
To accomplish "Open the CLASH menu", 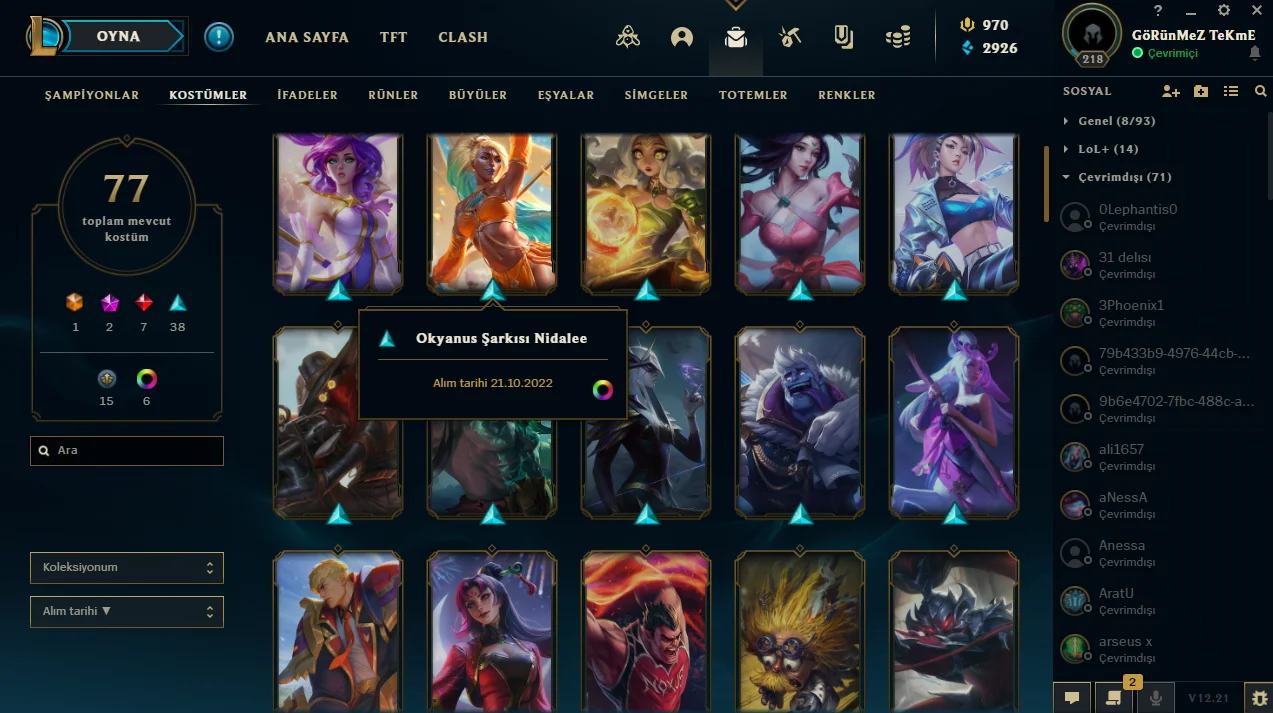I will [x=463, y=37].
